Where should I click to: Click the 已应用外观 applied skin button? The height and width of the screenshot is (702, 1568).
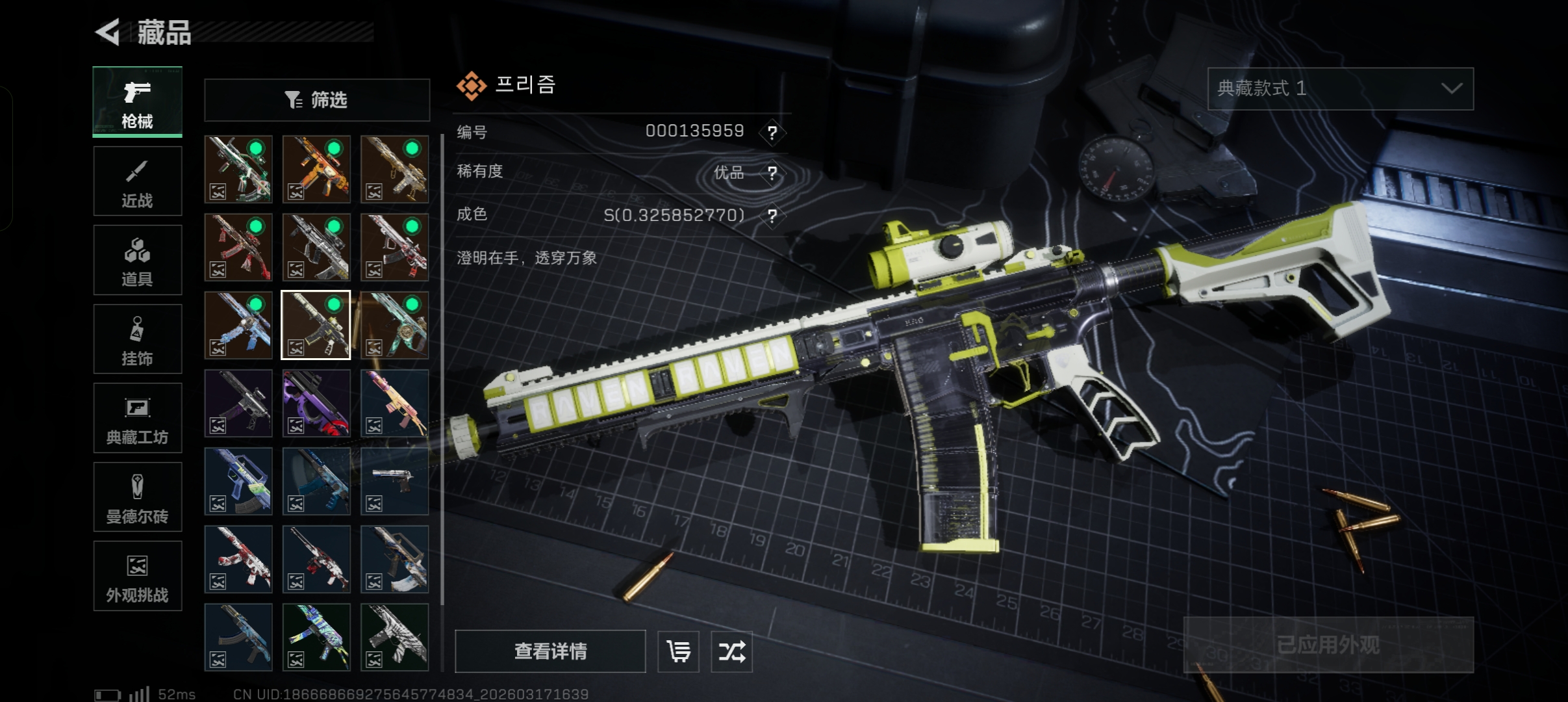(x=1328, y=644)
